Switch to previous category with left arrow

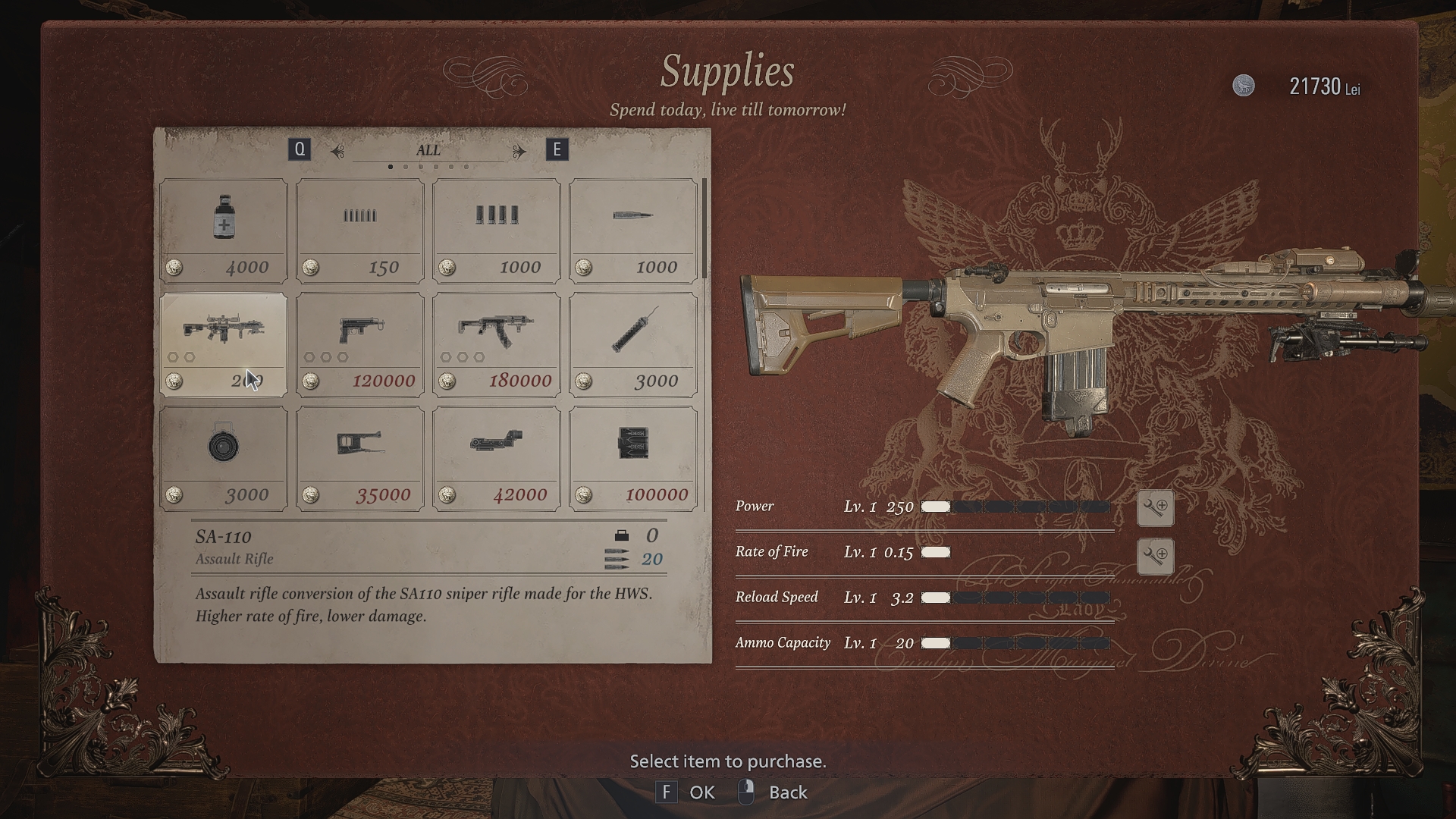[x=337, y=151]
